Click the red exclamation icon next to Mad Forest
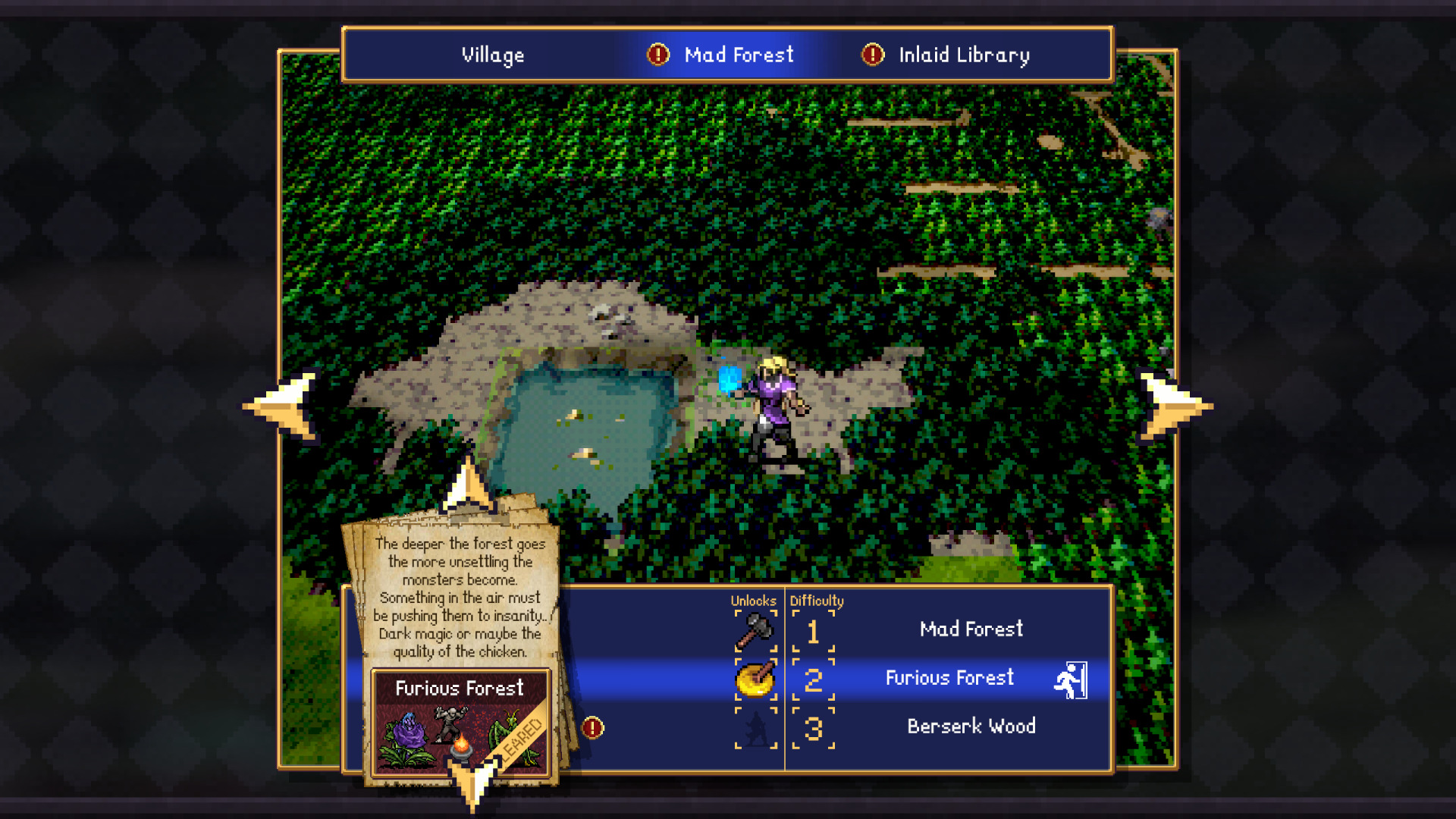1456x819 pixels. [x=657, y=55]
